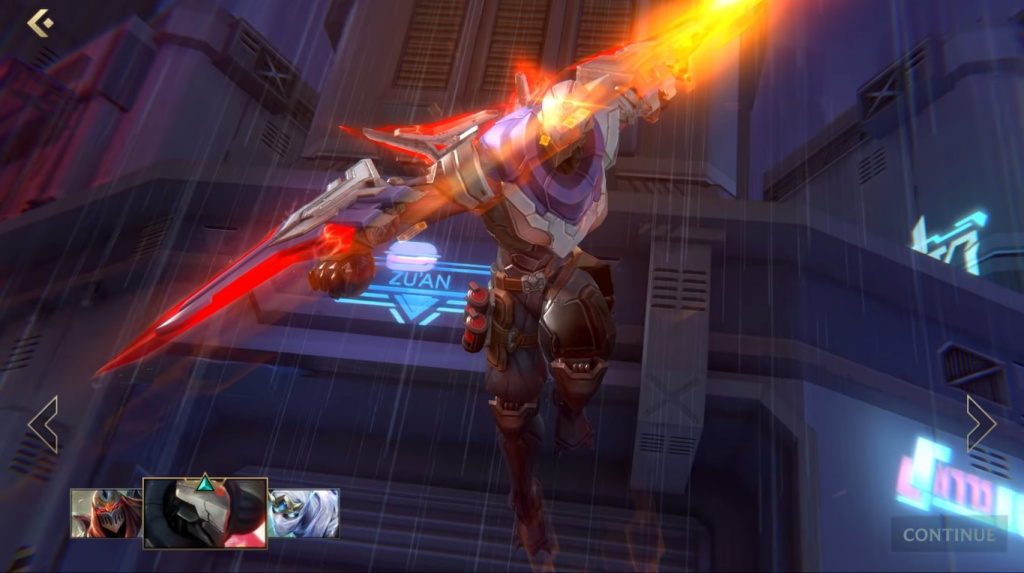
Task: Go back using the top-left arrow
Action: point(40,22)
